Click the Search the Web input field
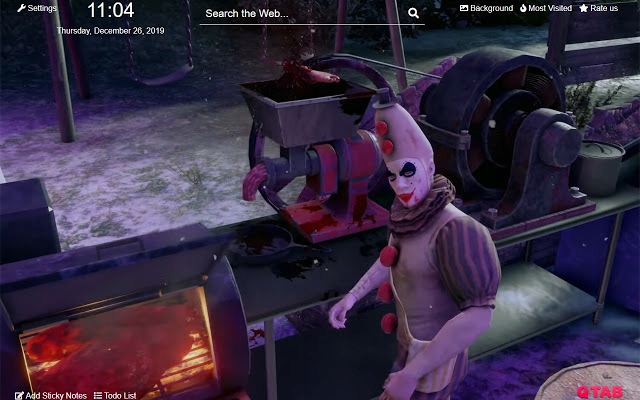This screenshot has height=400, width=640. pyautogui.click(x=300, y=14)
